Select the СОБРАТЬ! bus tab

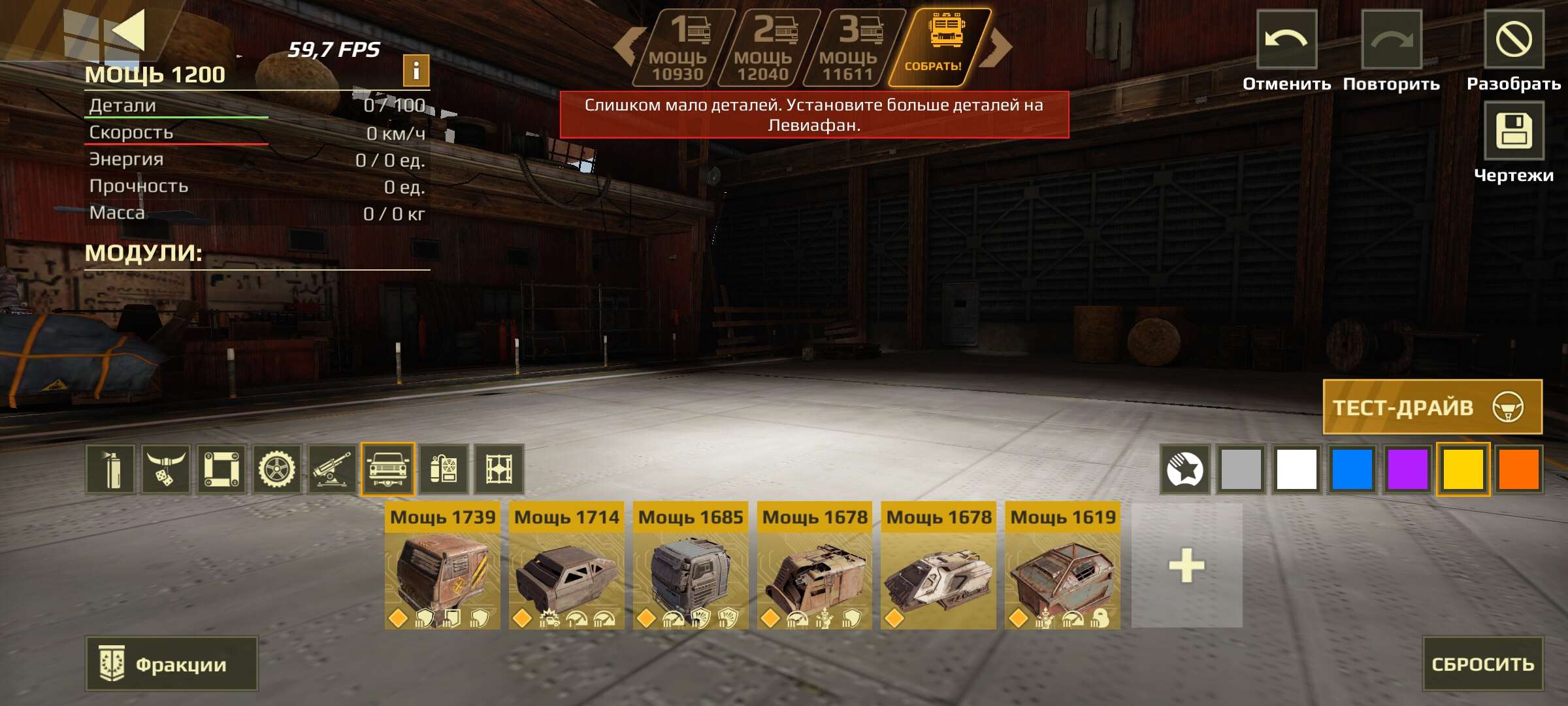tap(941, 46)
